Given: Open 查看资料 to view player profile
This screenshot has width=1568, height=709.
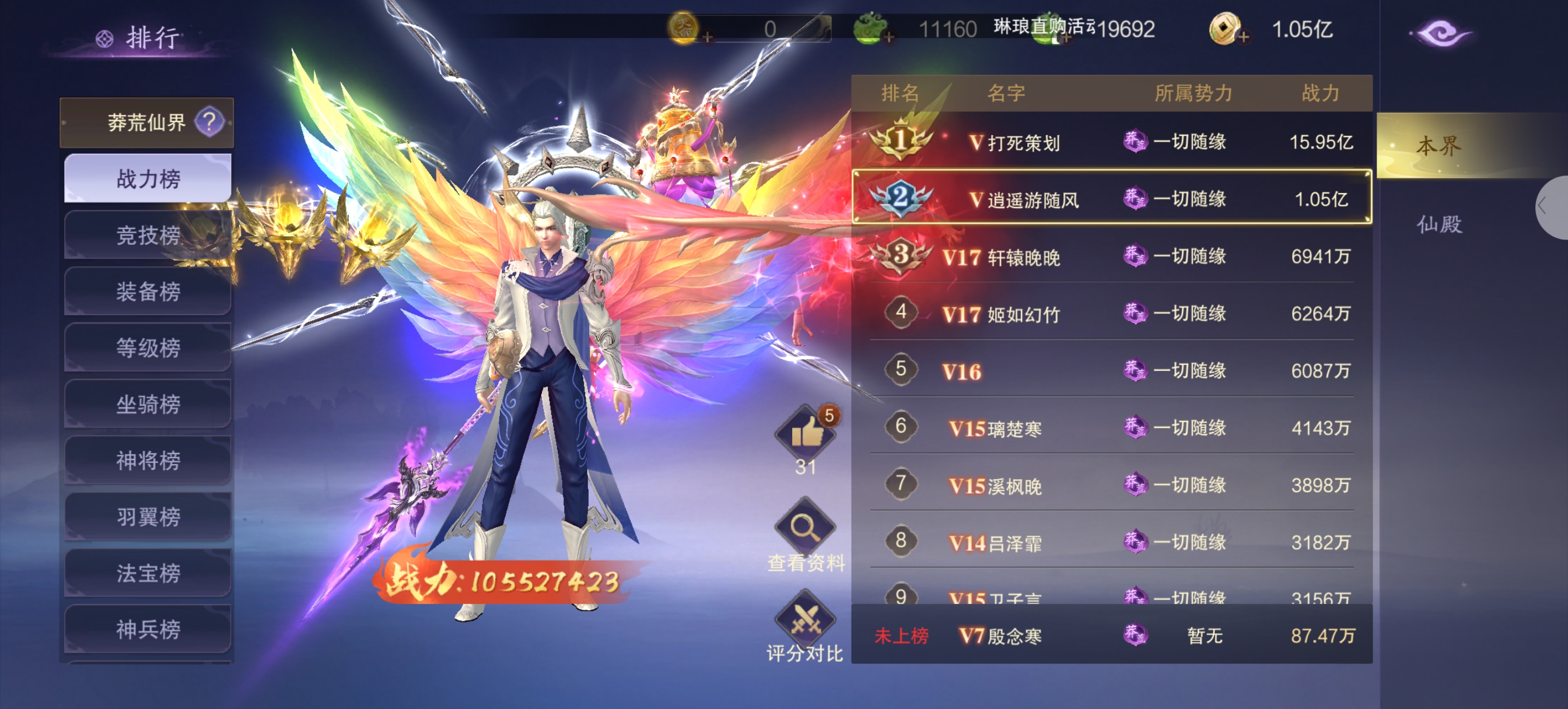Looking at the screenshot, I should 806,529.
